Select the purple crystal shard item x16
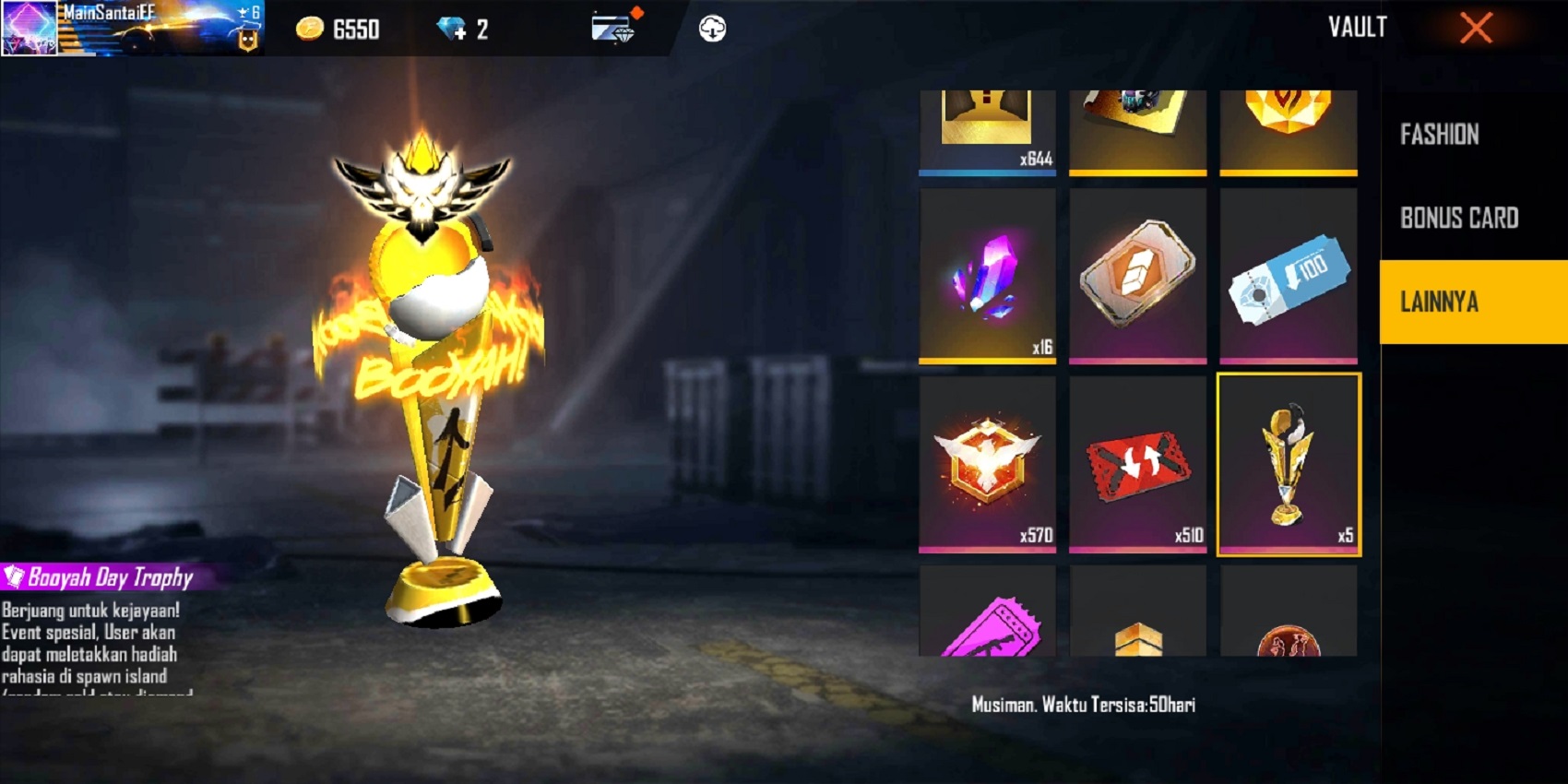Image resolution: width=1568 pixels, height=784 pixels. point(987,277)
